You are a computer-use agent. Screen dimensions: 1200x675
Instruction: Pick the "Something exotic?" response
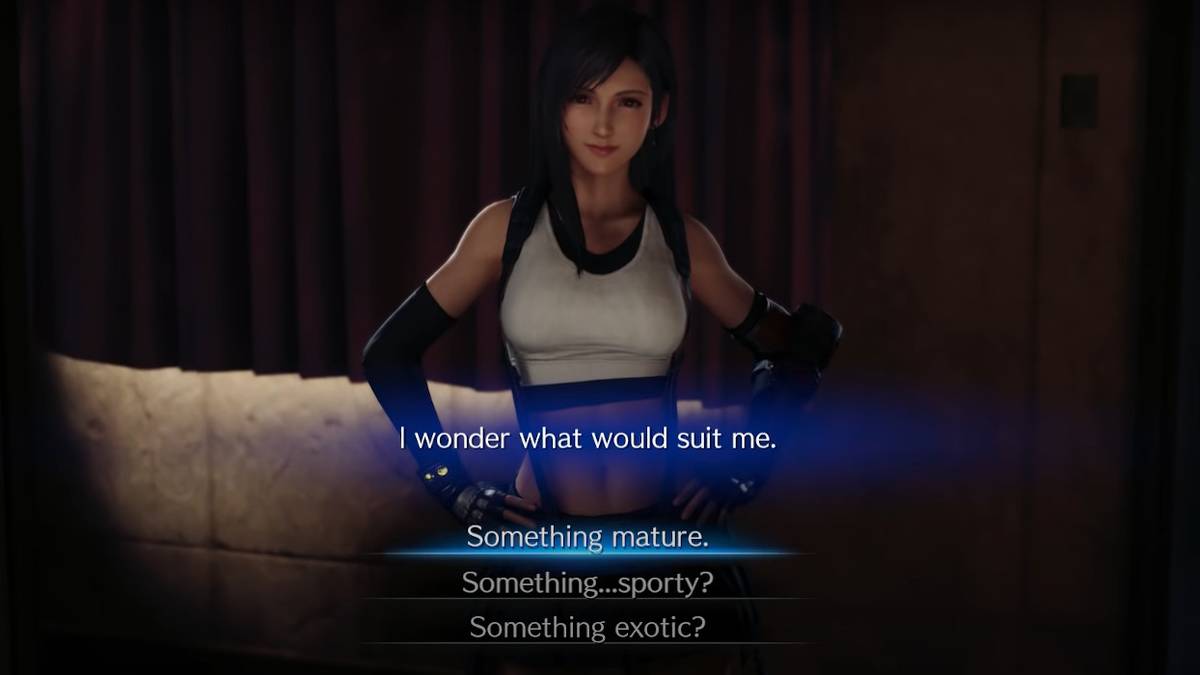click(587, 627)
